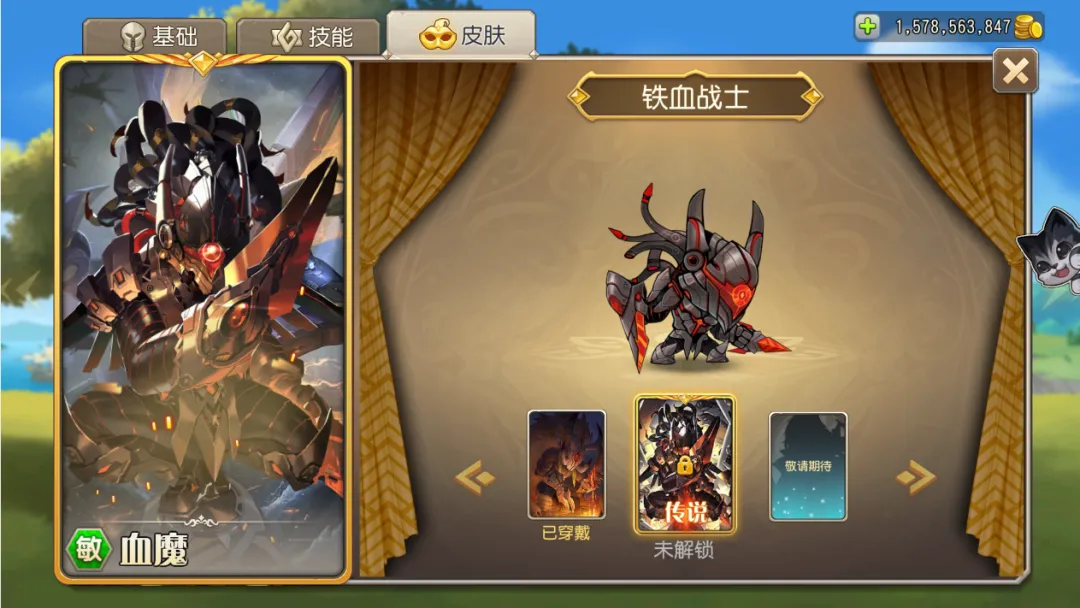This screenshot has width=1080, height=608.
Task: Add more gold coins with green plus
Action: (x=868, y=27)
